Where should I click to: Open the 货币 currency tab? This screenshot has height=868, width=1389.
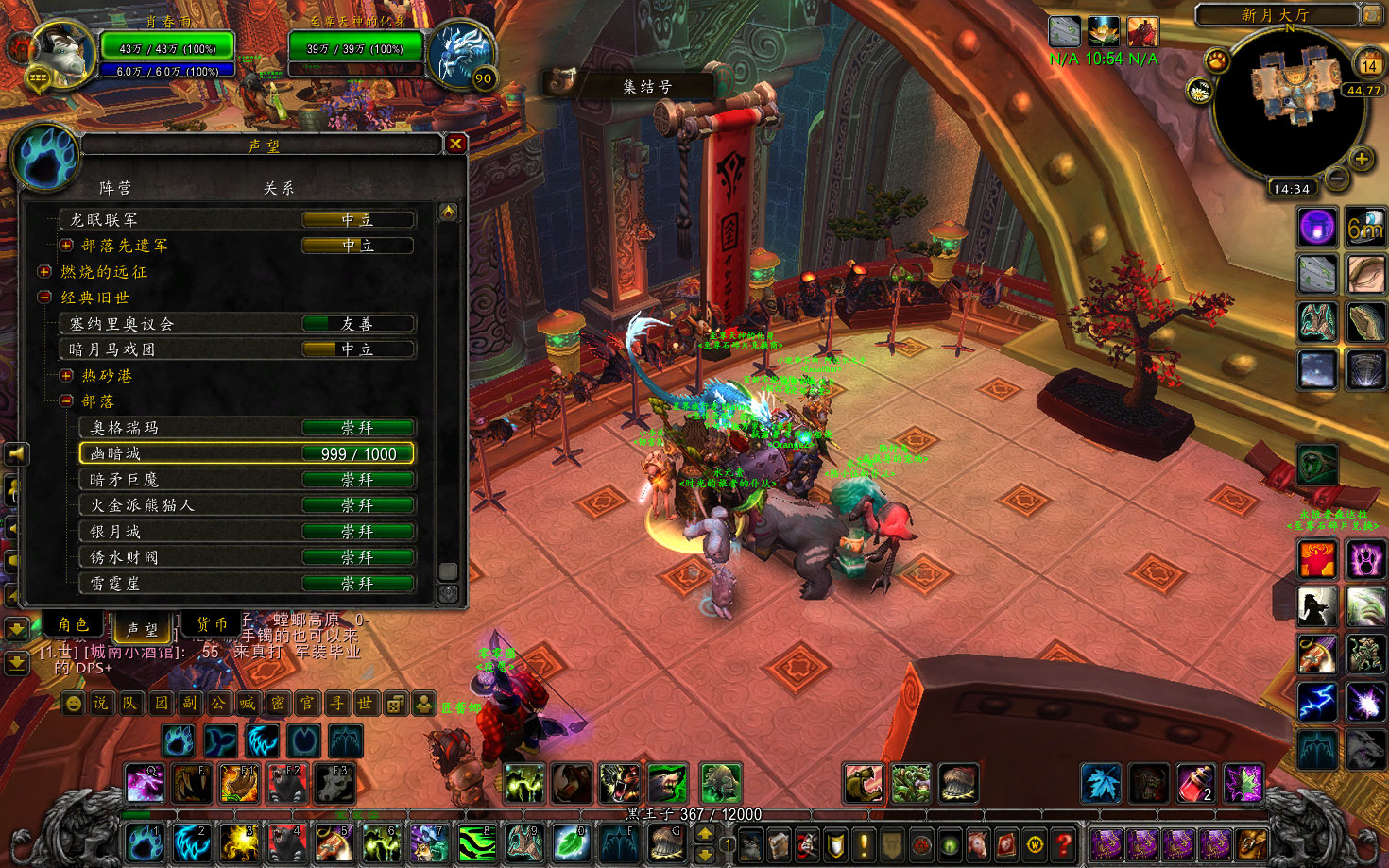click(212, 624)
